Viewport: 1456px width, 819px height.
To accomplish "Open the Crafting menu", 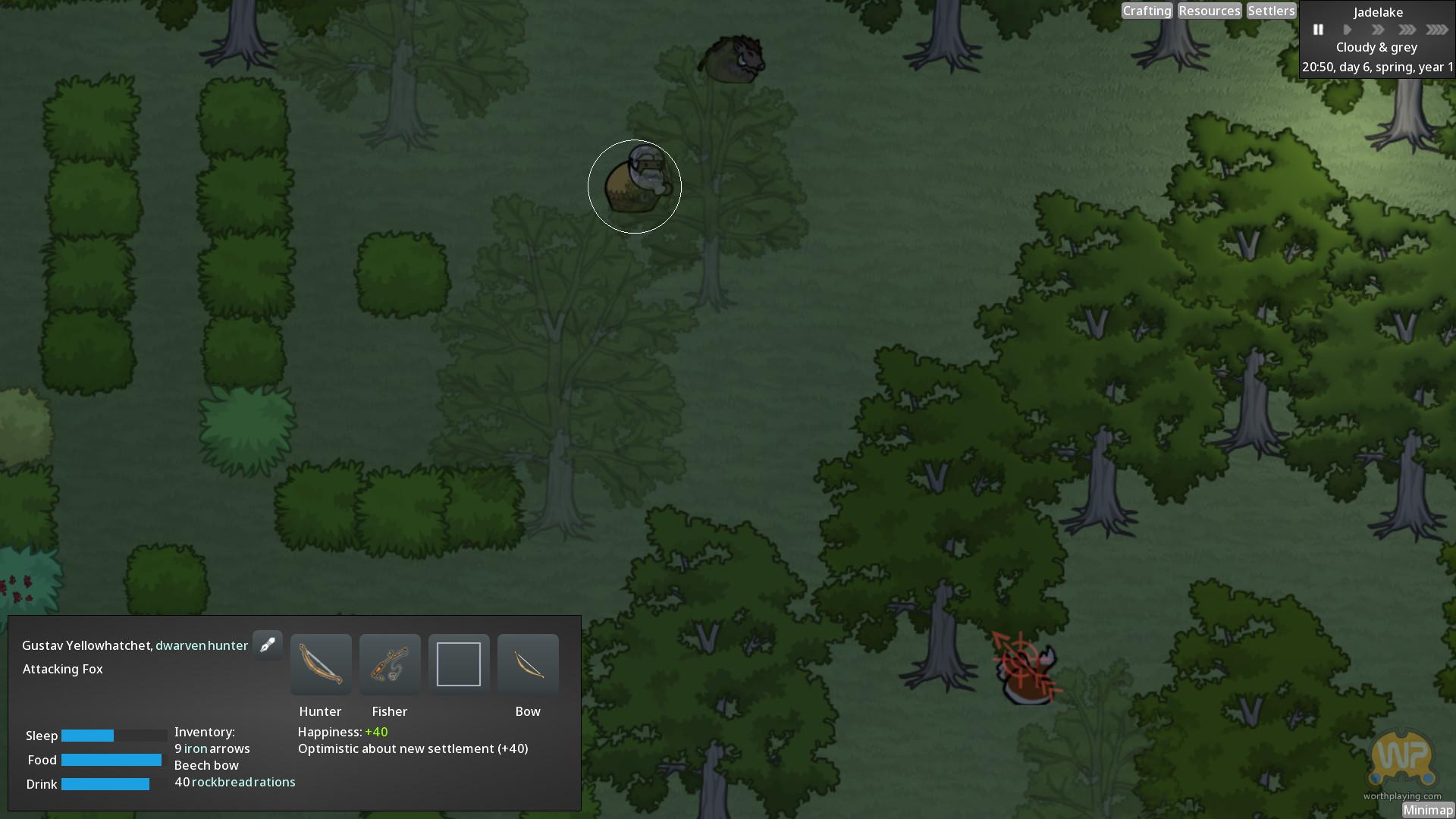I will pyautogui.click(x=1147, y=11).
